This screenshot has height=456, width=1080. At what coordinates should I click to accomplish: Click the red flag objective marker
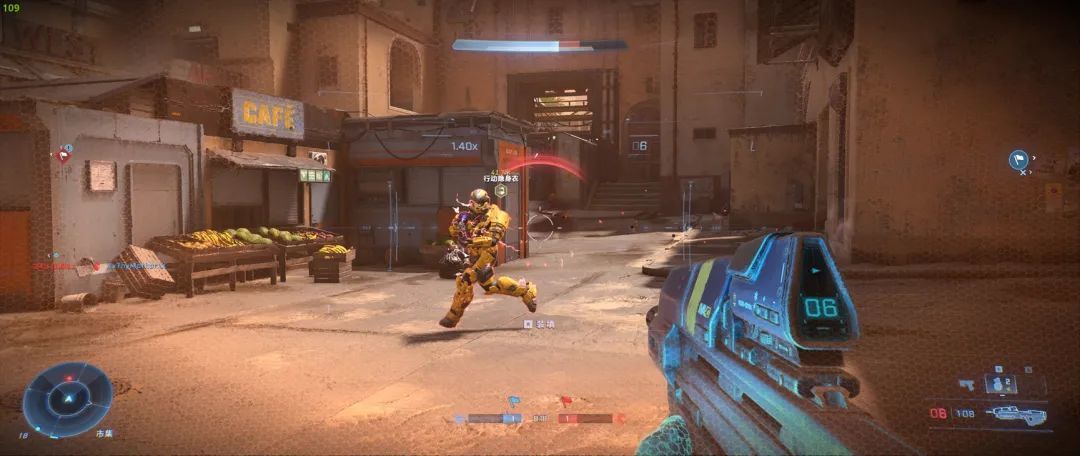pyautogui.click(x=63, y=154)
